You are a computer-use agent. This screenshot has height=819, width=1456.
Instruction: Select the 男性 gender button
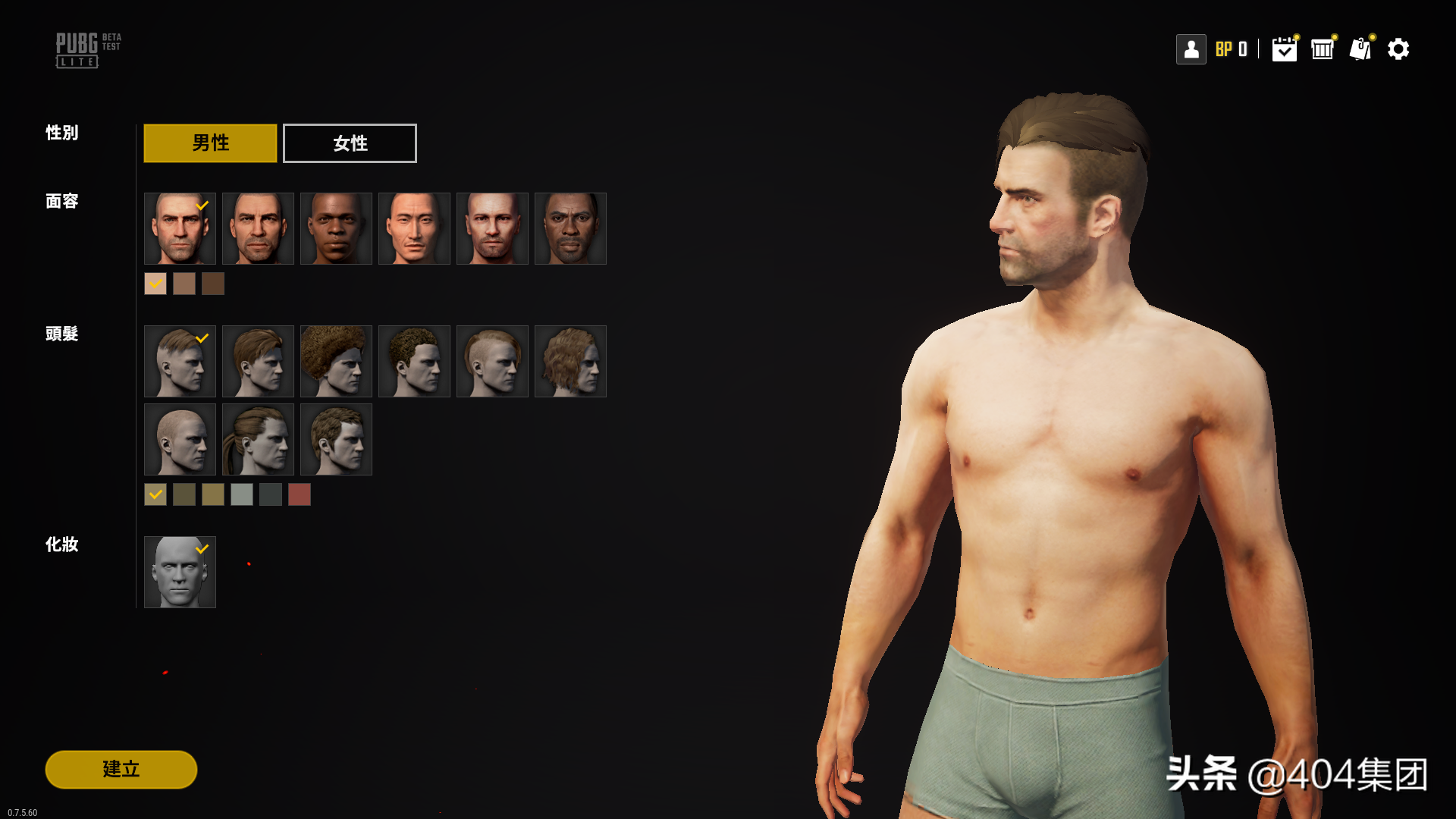coord(210,143)
